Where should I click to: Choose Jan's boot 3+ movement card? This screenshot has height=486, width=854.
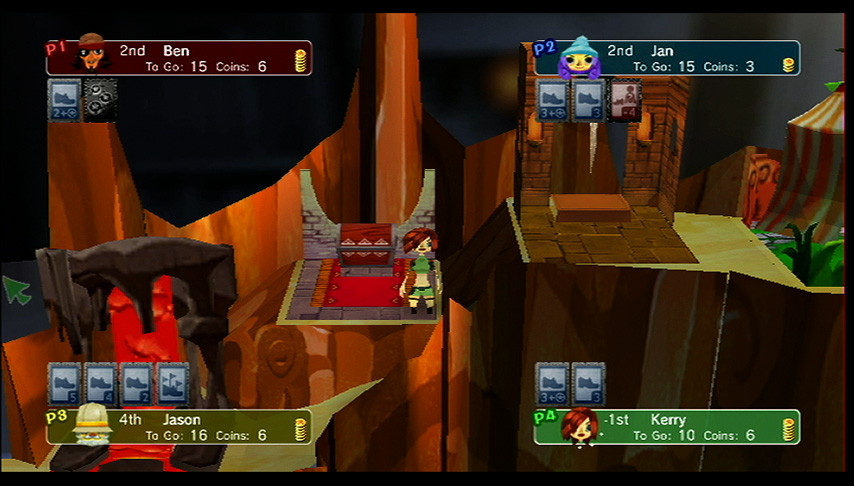[x=553, y=101]
